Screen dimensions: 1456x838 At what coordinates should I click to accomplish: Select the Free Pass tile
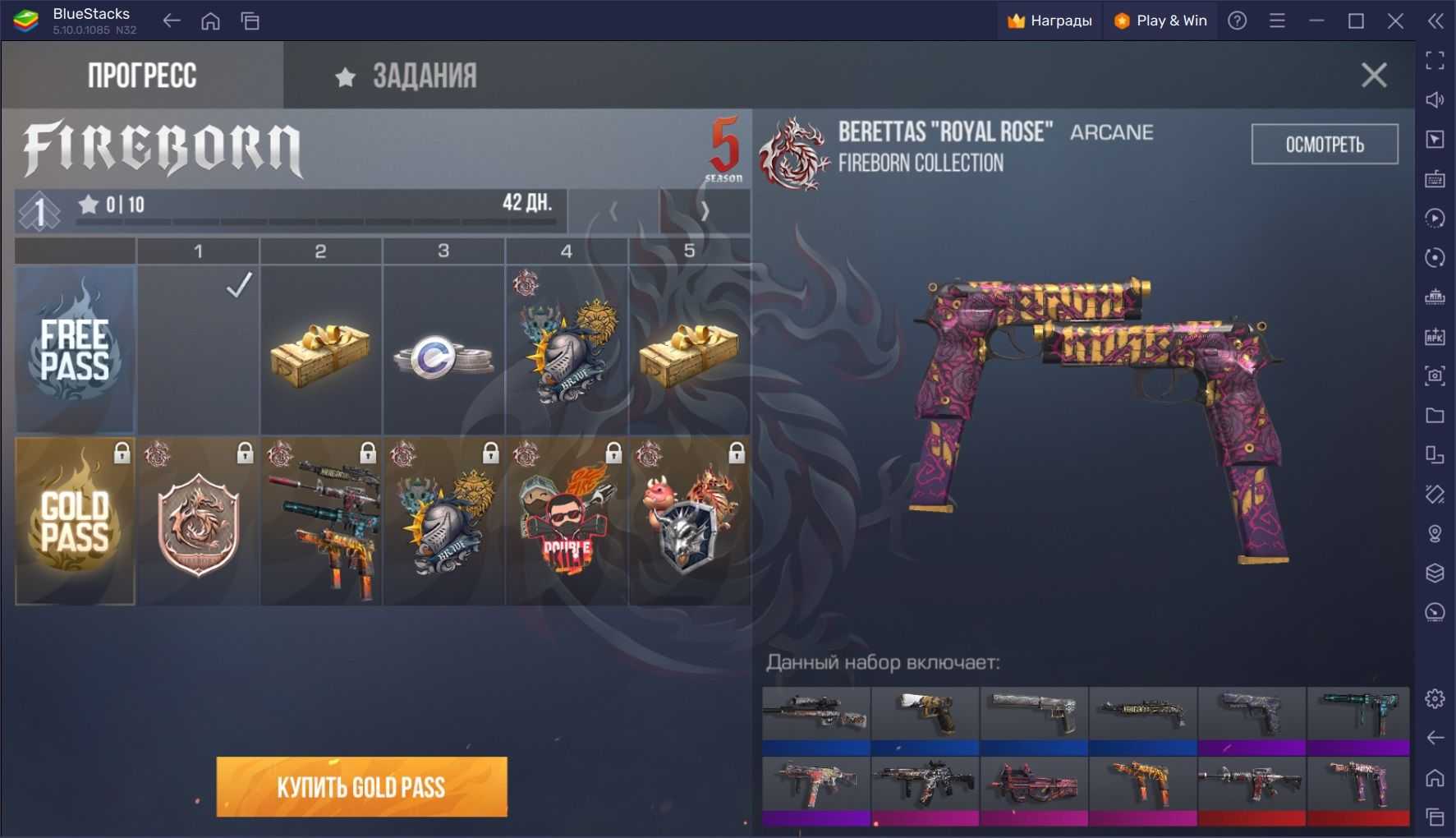(75, 349)
